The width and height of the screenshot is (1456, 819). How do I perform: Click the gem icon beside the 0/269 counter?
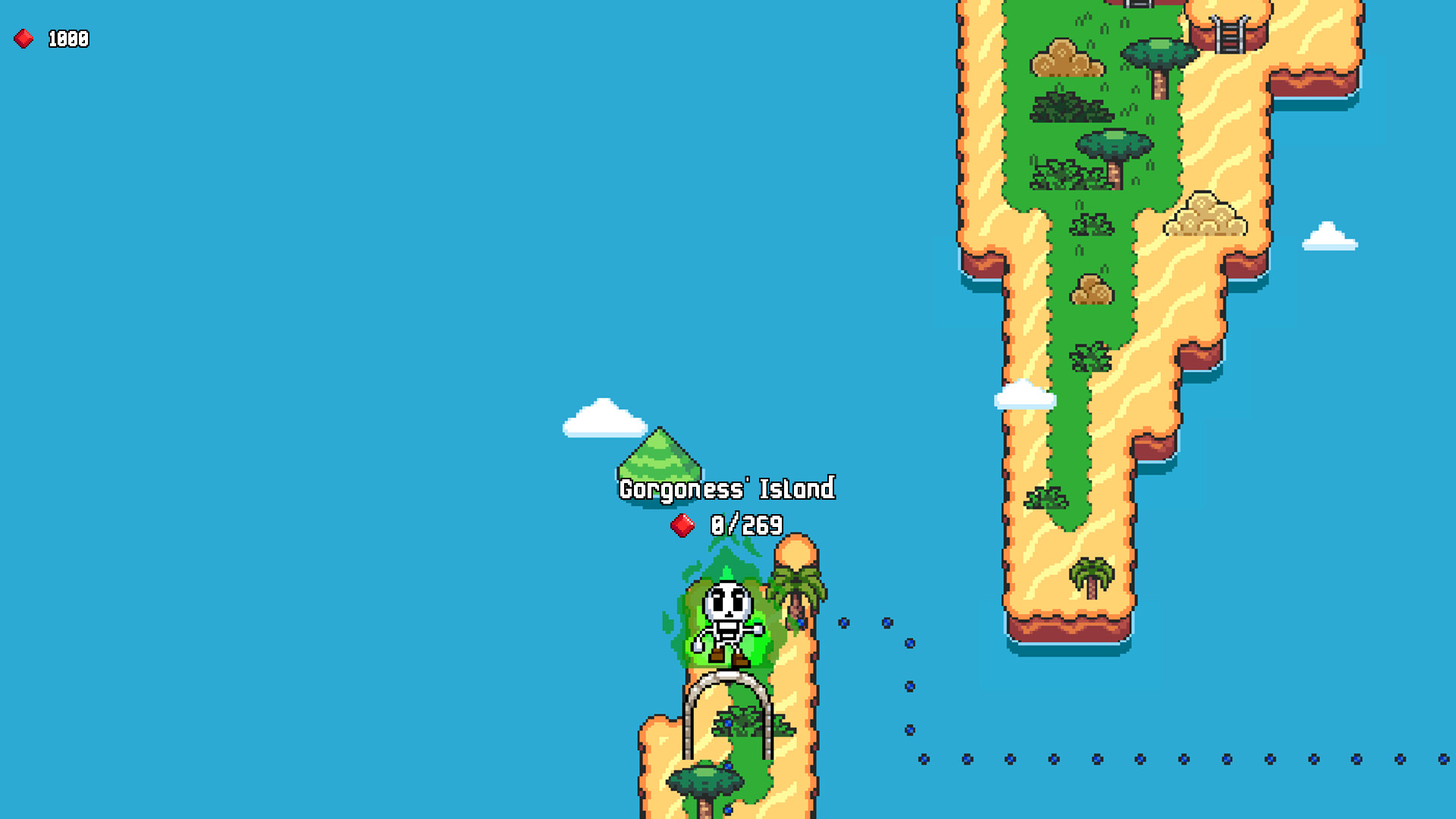(683, 526)
